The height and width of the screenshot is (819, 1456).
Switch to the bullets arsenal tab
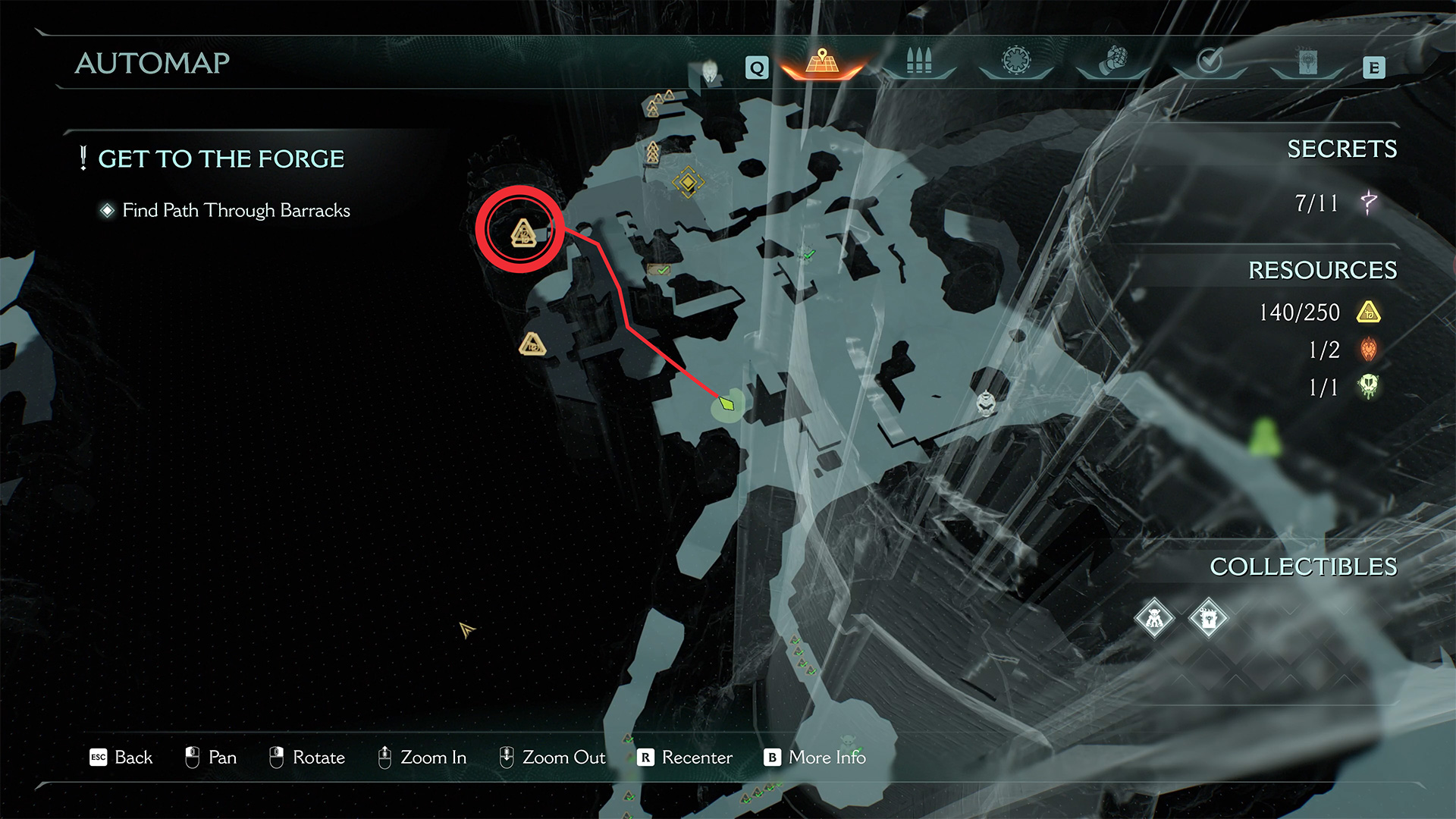tap(918, 62)
